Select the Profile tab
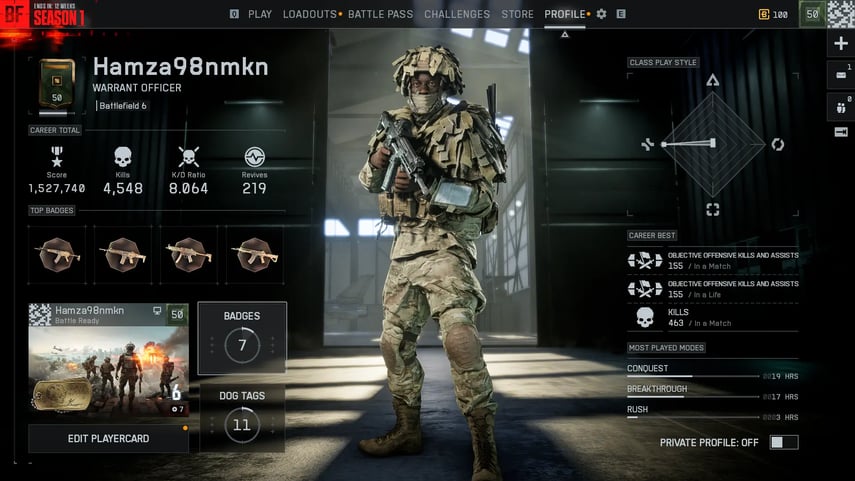This screenshot has width=855, height=481. click(x=565, y=14)
